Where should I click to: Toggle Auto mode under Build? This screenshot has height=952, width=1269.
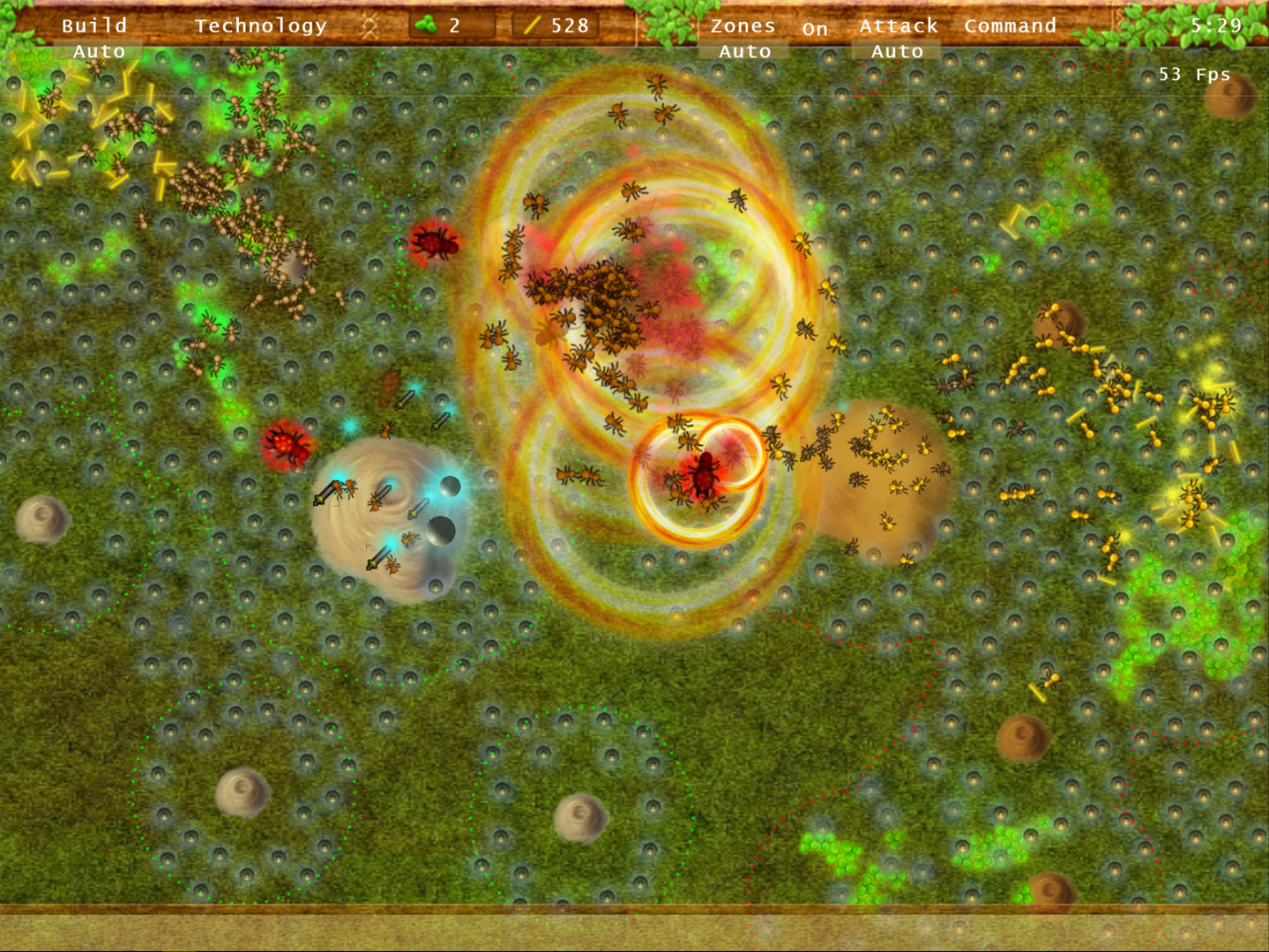[98, 51]
